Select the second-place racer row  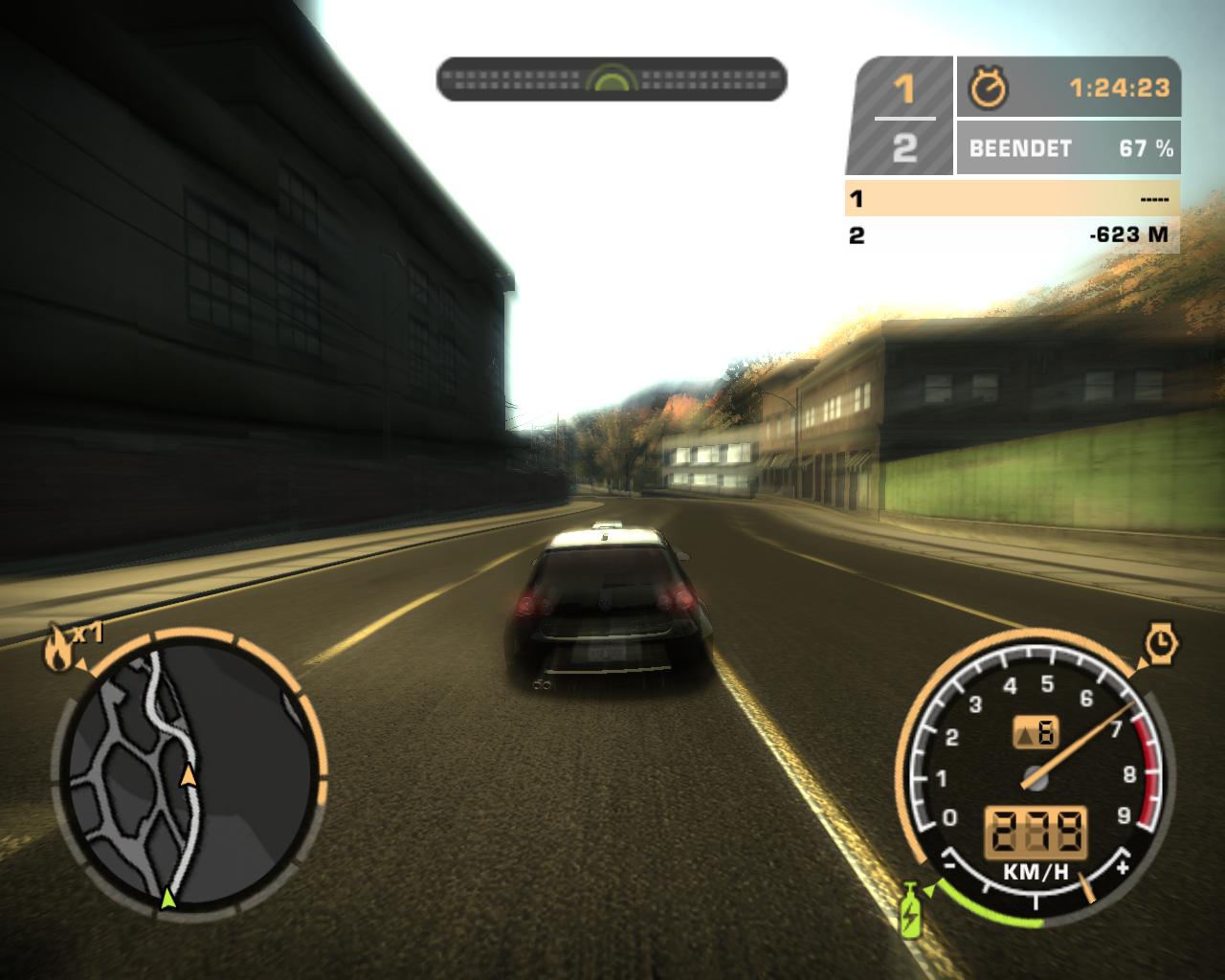tap(1012, 234)
